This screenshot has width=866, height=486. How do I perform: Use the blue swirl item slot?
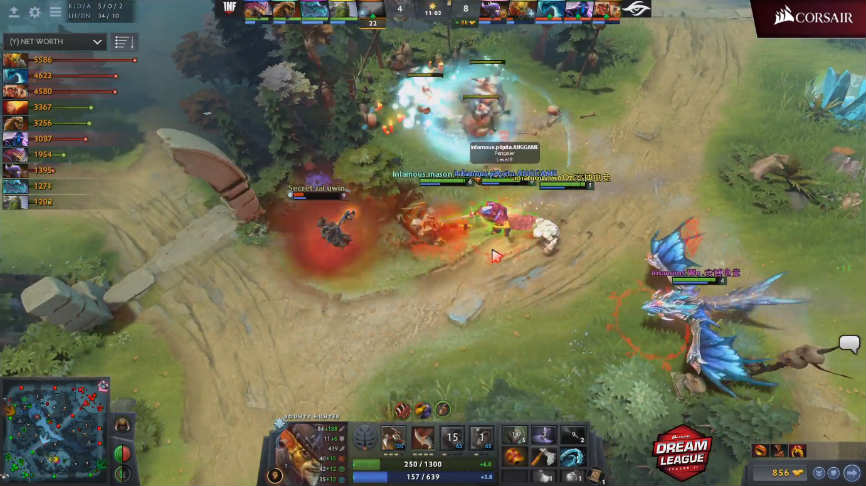point(573,455)
